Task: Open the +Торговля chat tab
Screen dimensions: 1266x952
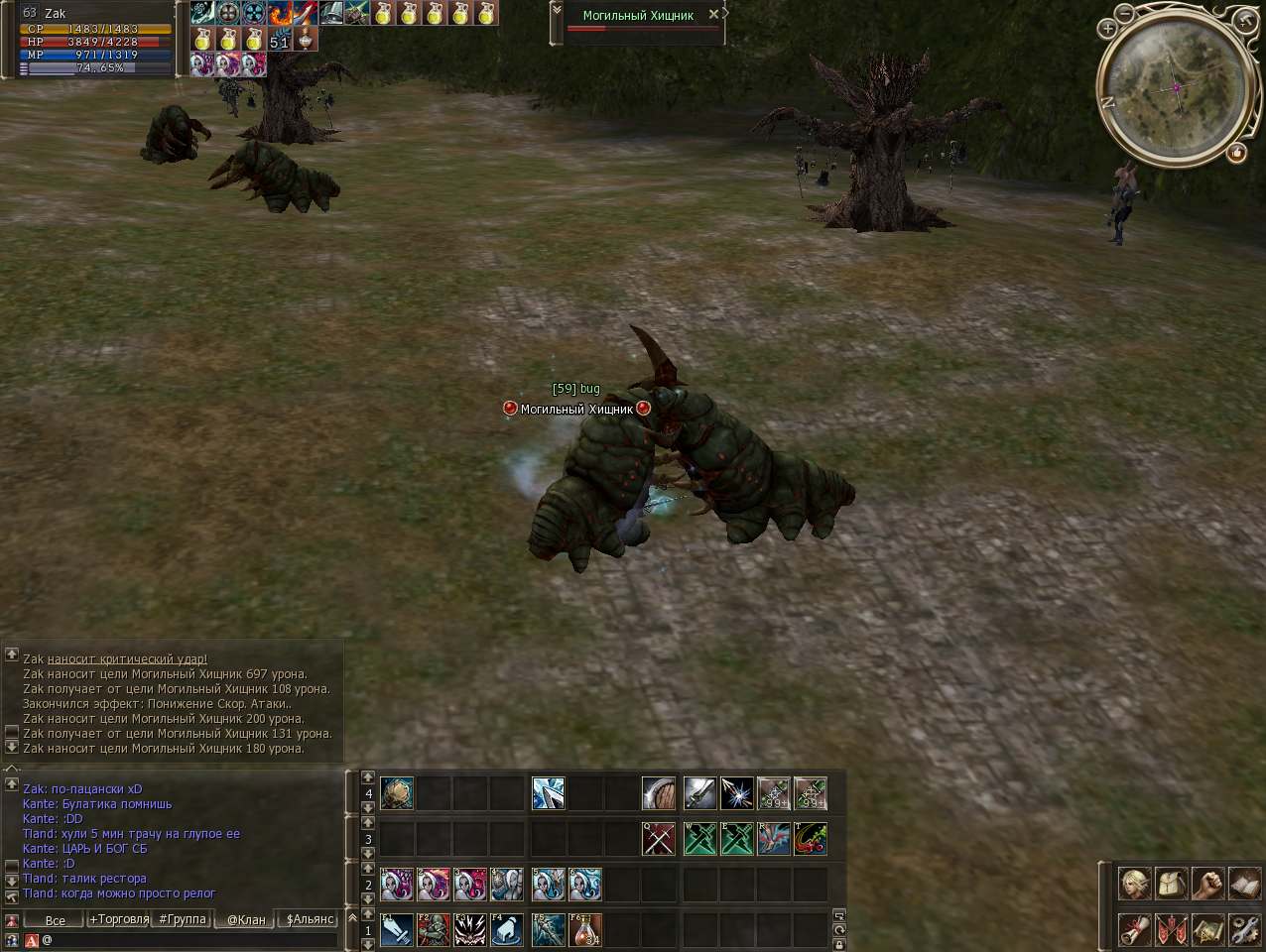Action: tap(119, 919)
